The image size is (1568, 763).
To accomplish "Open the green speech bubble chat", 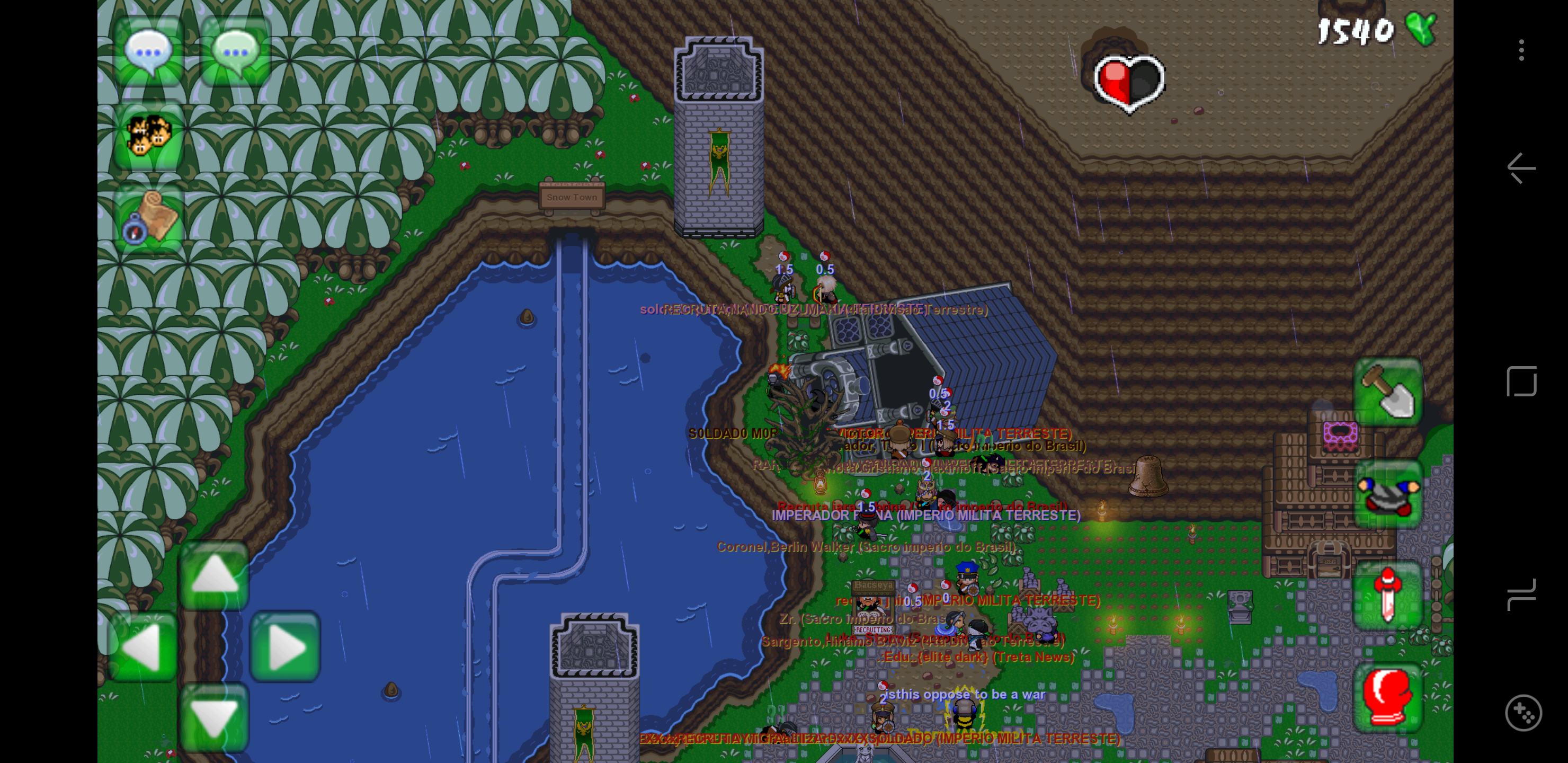I will coord(236,51).
